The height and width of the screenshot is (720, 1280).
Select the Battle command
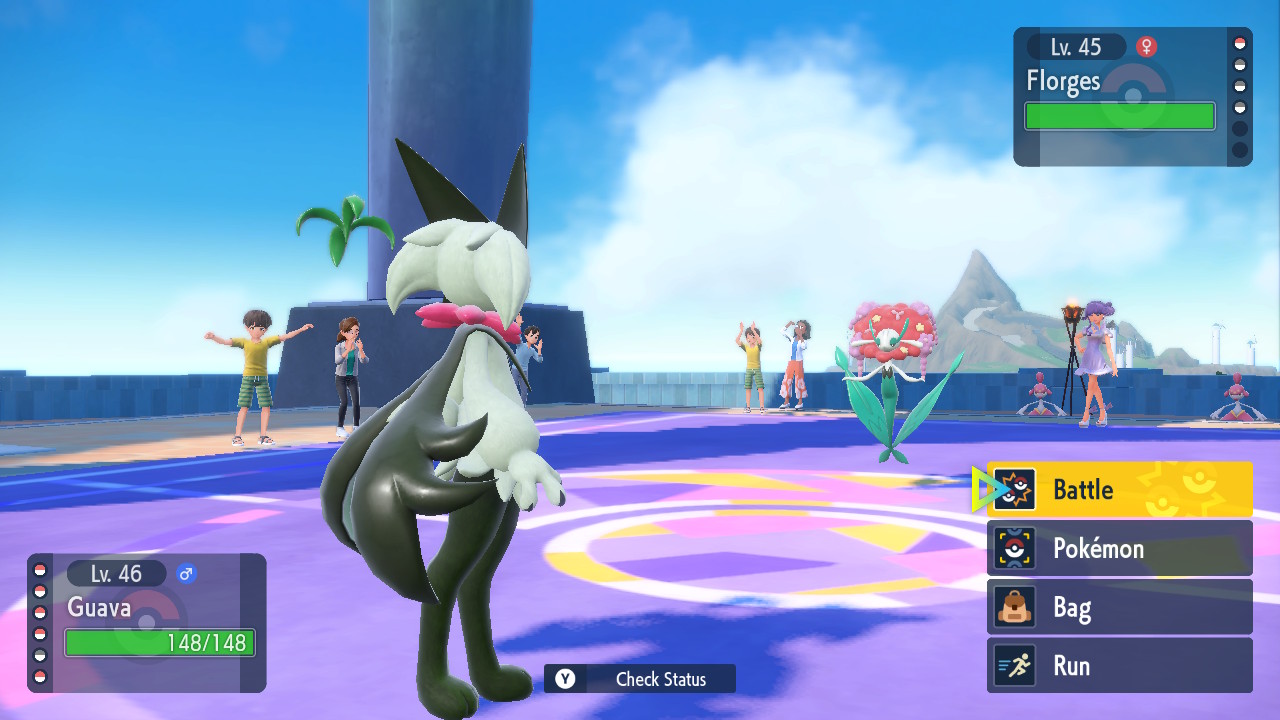[x=1119, y=489]
